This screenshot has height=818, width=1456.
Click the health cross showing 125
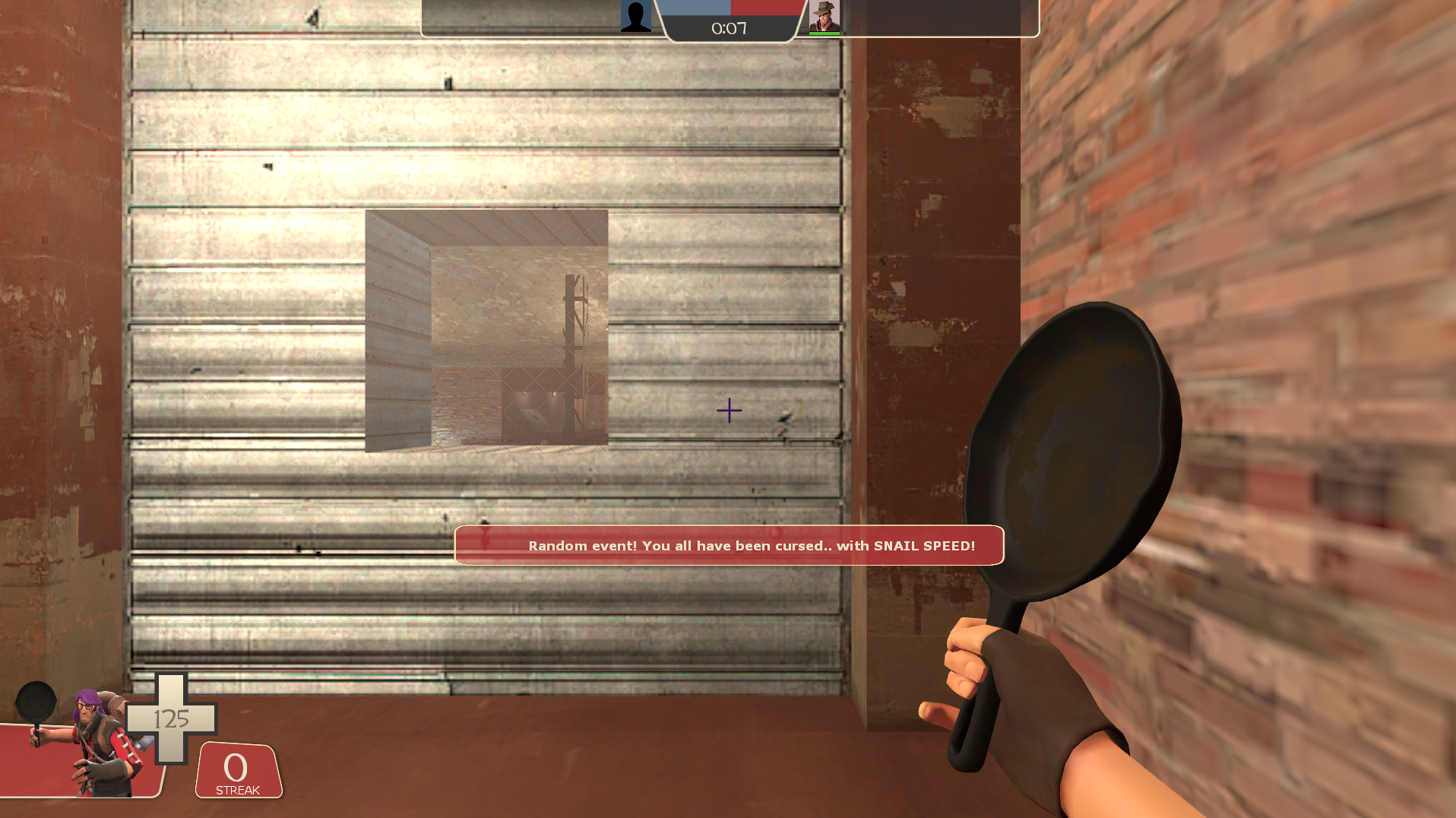(169, 718)
